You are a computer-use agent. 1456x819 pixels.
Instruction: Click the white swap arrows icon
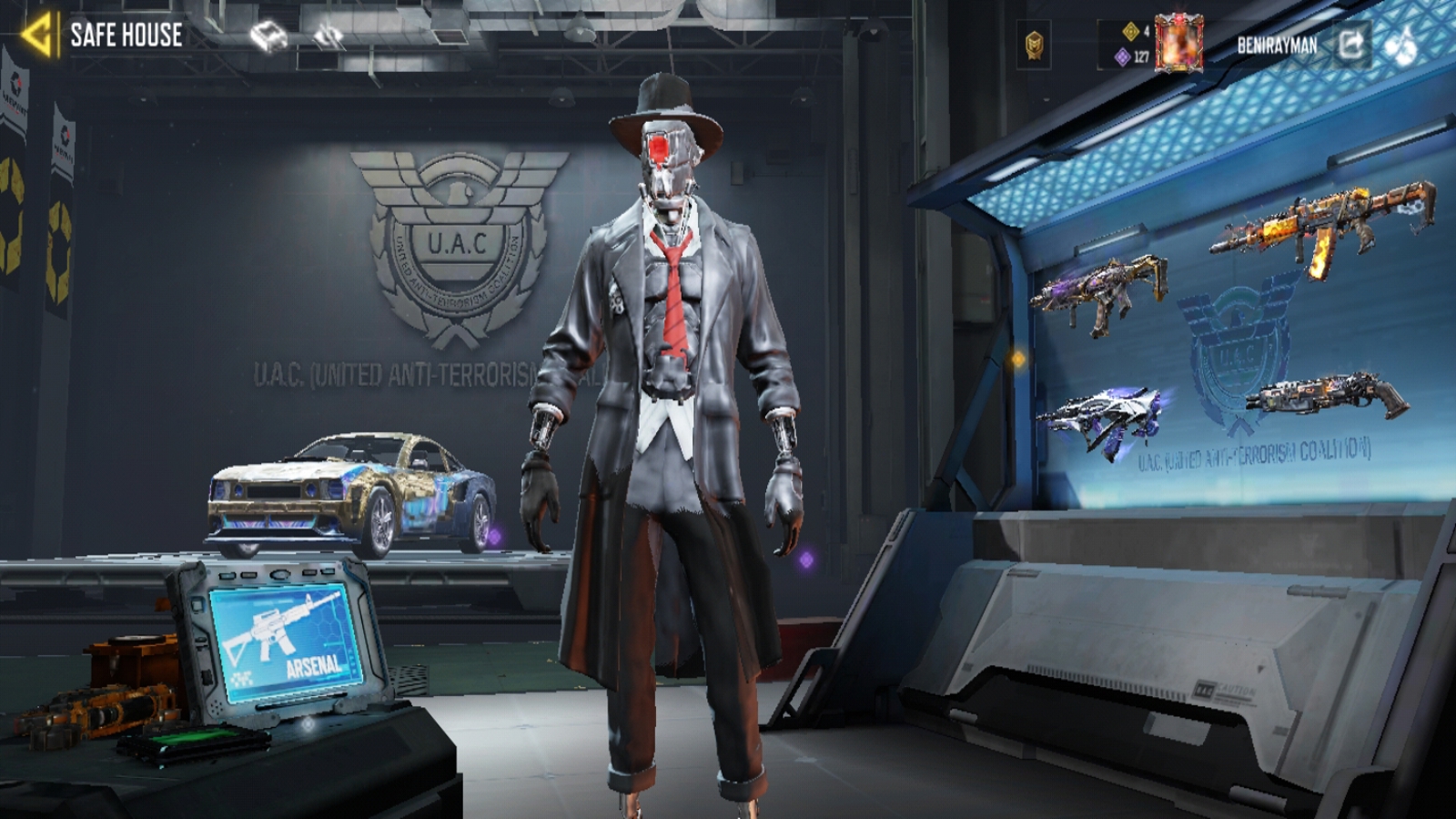click(328, 36)
